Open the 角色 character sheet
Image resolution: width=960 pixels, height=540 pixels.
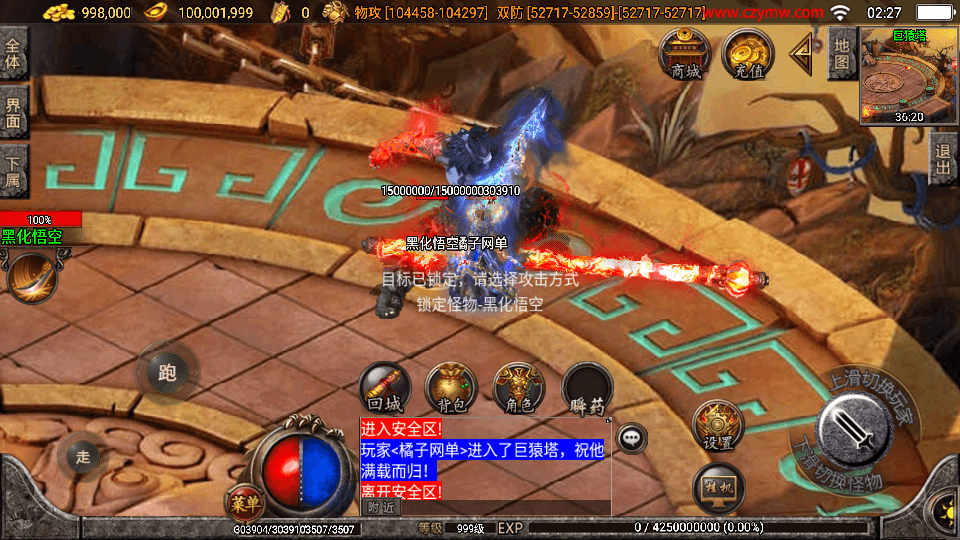coord(519,388)
